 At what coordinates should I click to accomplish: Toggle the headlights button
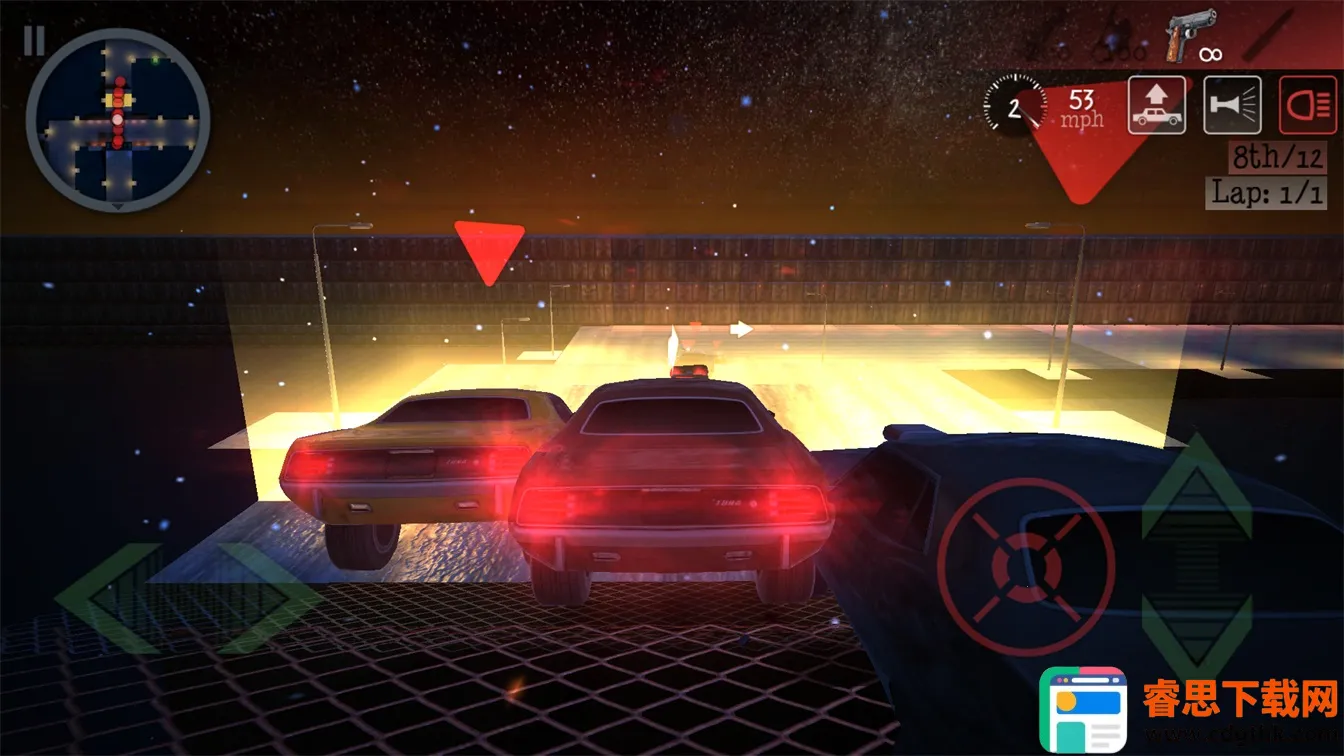[x=1308, y=105]
